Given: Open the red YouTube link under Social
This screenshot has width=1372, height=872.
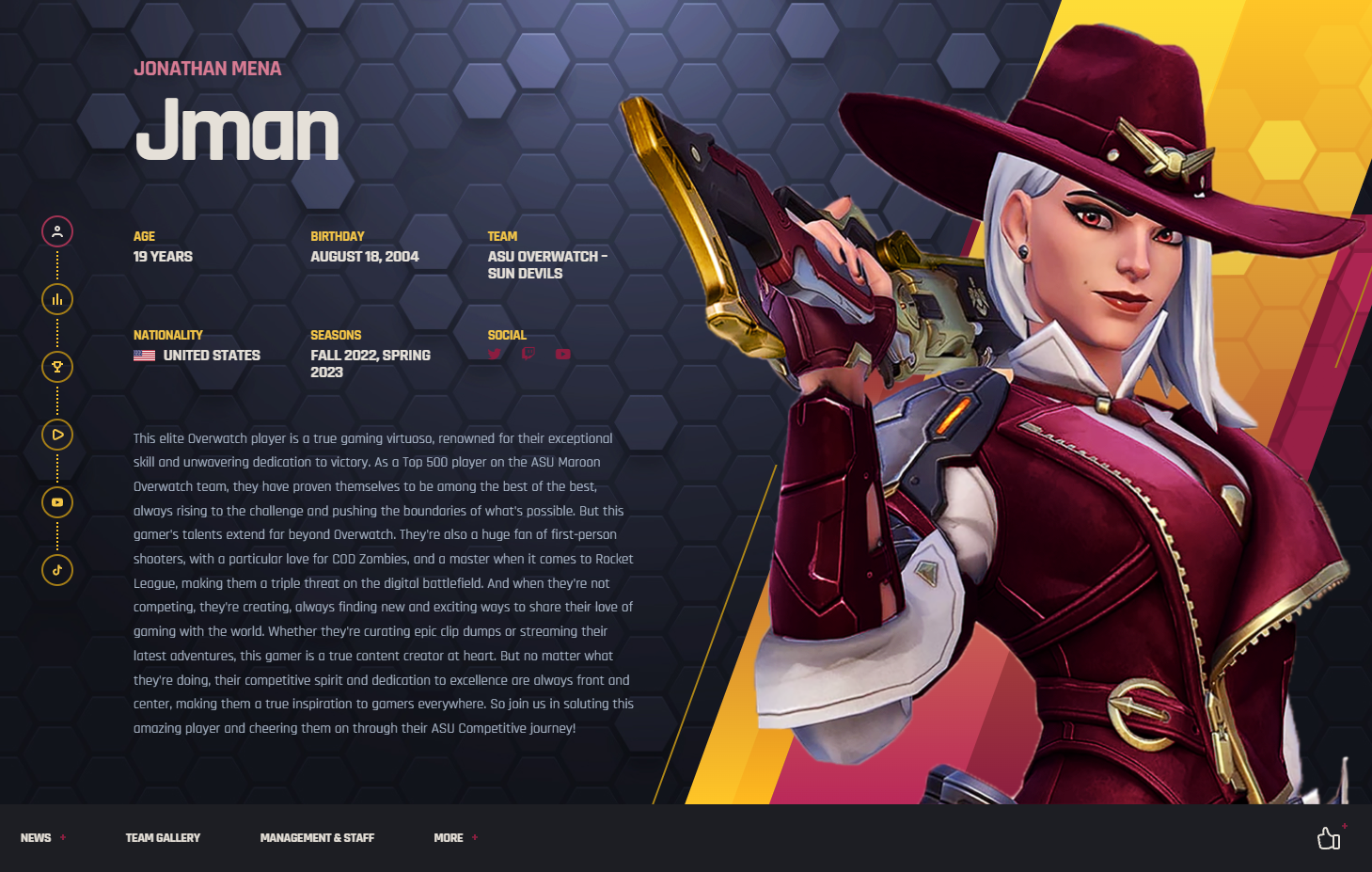Looking at the screenshot, I should [562, 355].
